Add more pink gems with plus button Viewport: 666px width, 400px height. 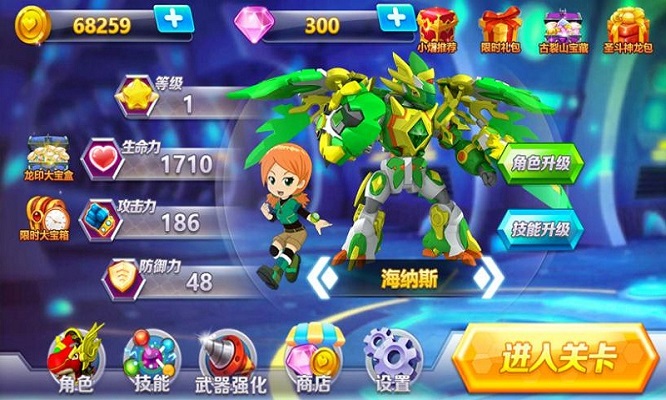click(x=396, y=20)
